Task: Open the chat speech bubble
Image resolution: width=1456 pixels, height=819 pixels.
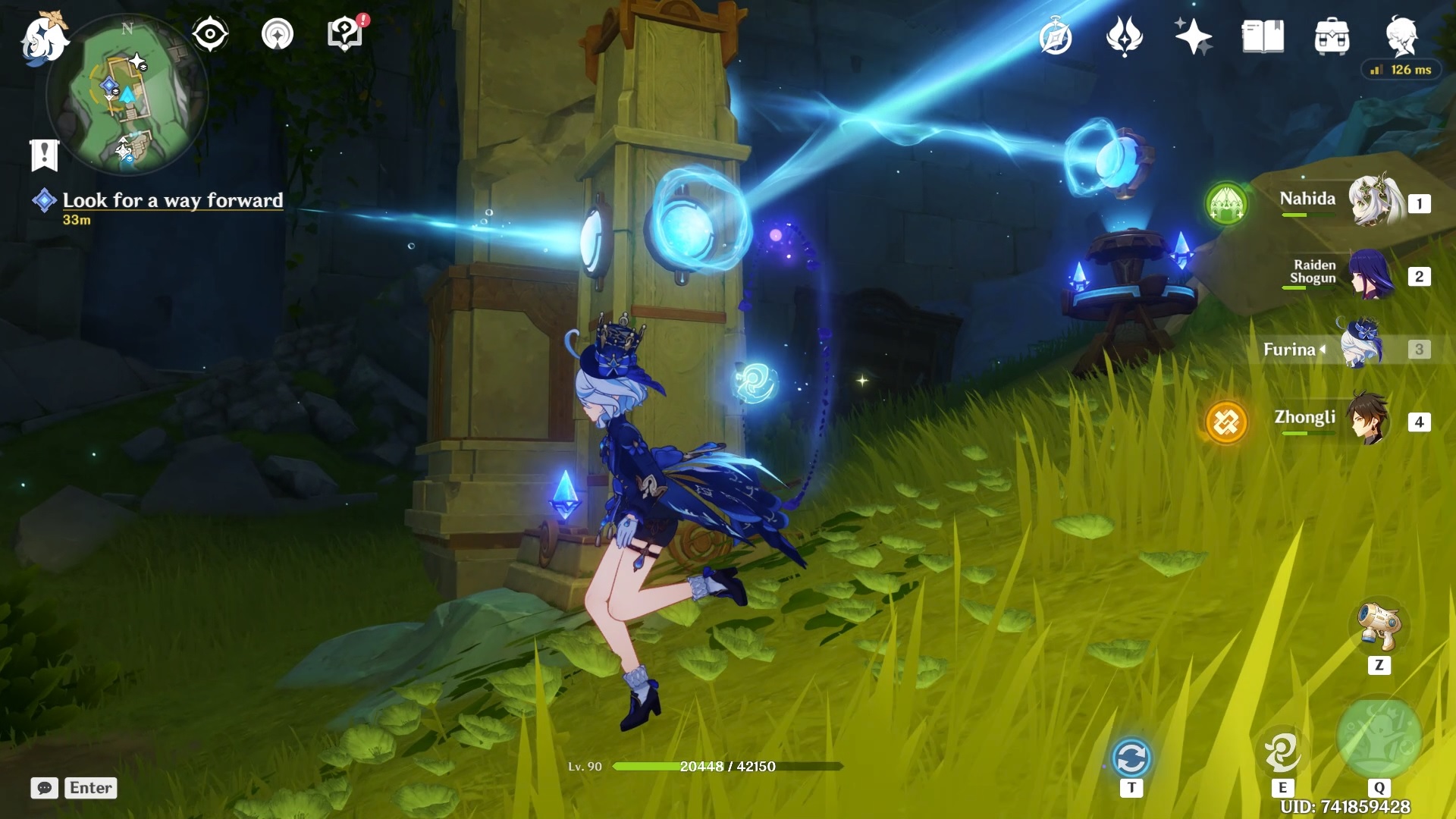Action: coord(45,788)
